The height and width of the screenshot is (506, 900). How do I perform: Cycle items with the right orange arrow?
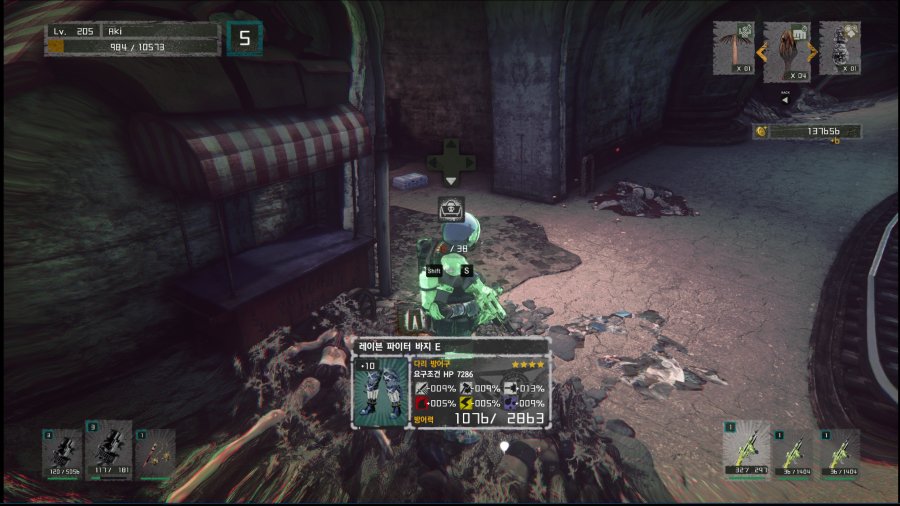pos(813,51)
